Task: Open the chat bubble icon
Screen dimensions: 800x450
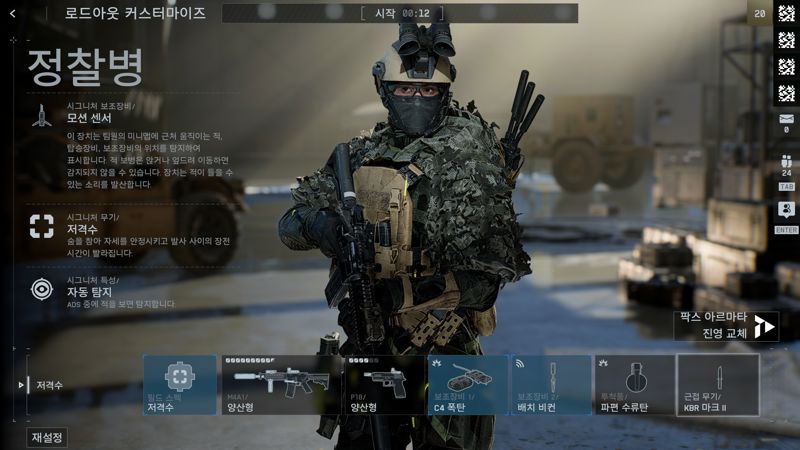Action: pyautogui.click(x=786, y=210)
